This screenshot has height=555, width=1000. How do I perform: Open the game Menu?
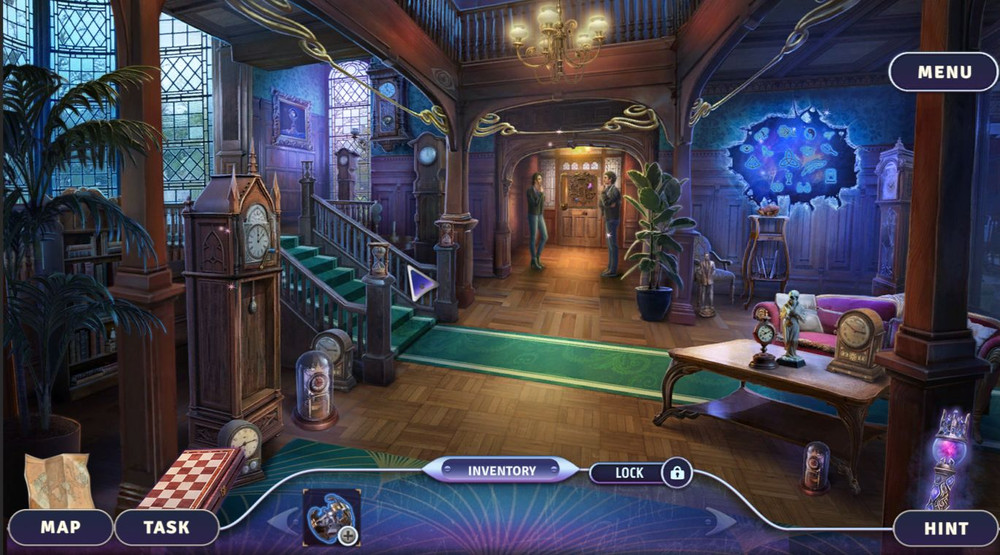coord(944,72)
